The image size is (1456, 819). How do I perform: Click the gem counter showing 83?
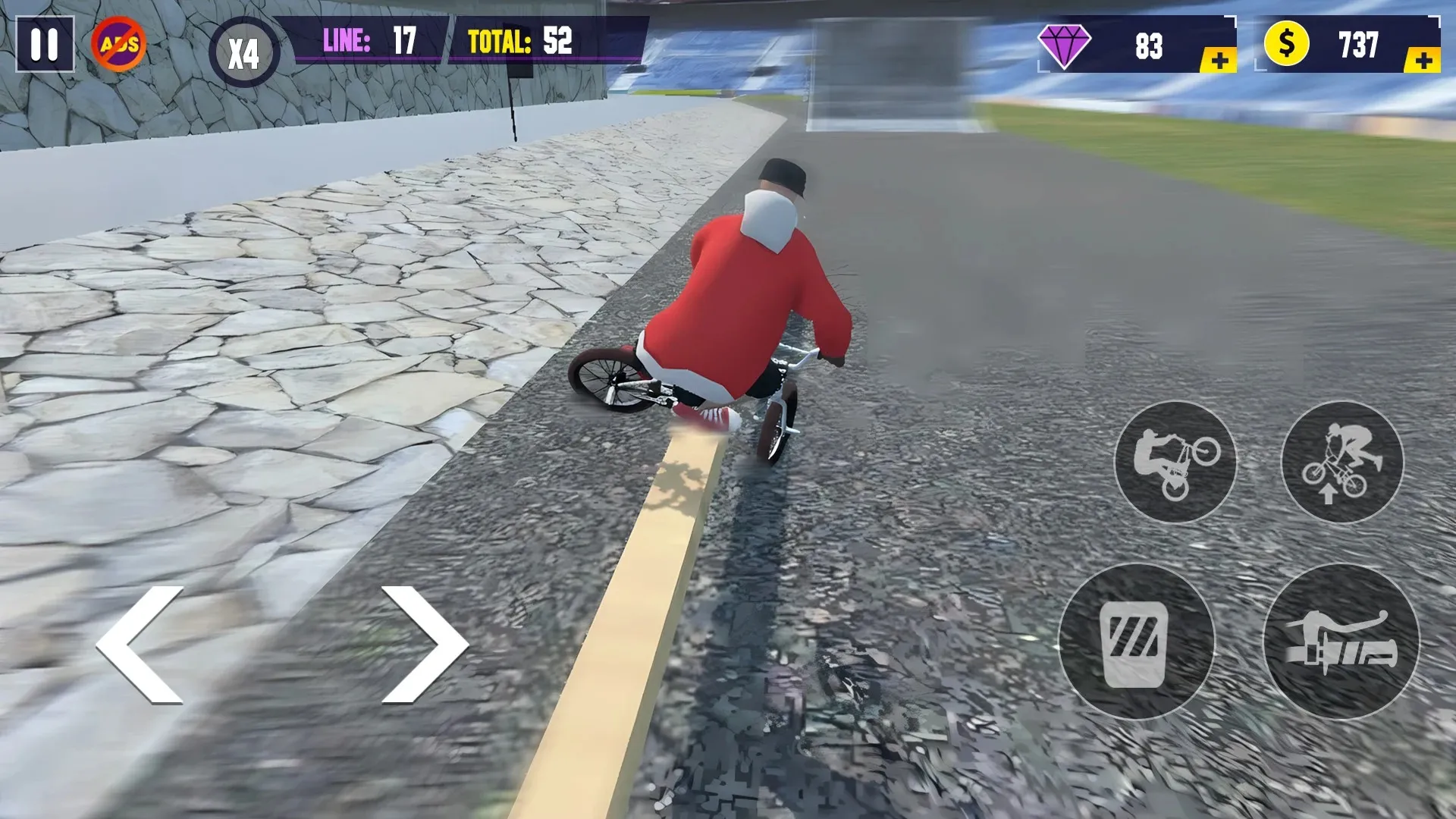point(1147,45)
